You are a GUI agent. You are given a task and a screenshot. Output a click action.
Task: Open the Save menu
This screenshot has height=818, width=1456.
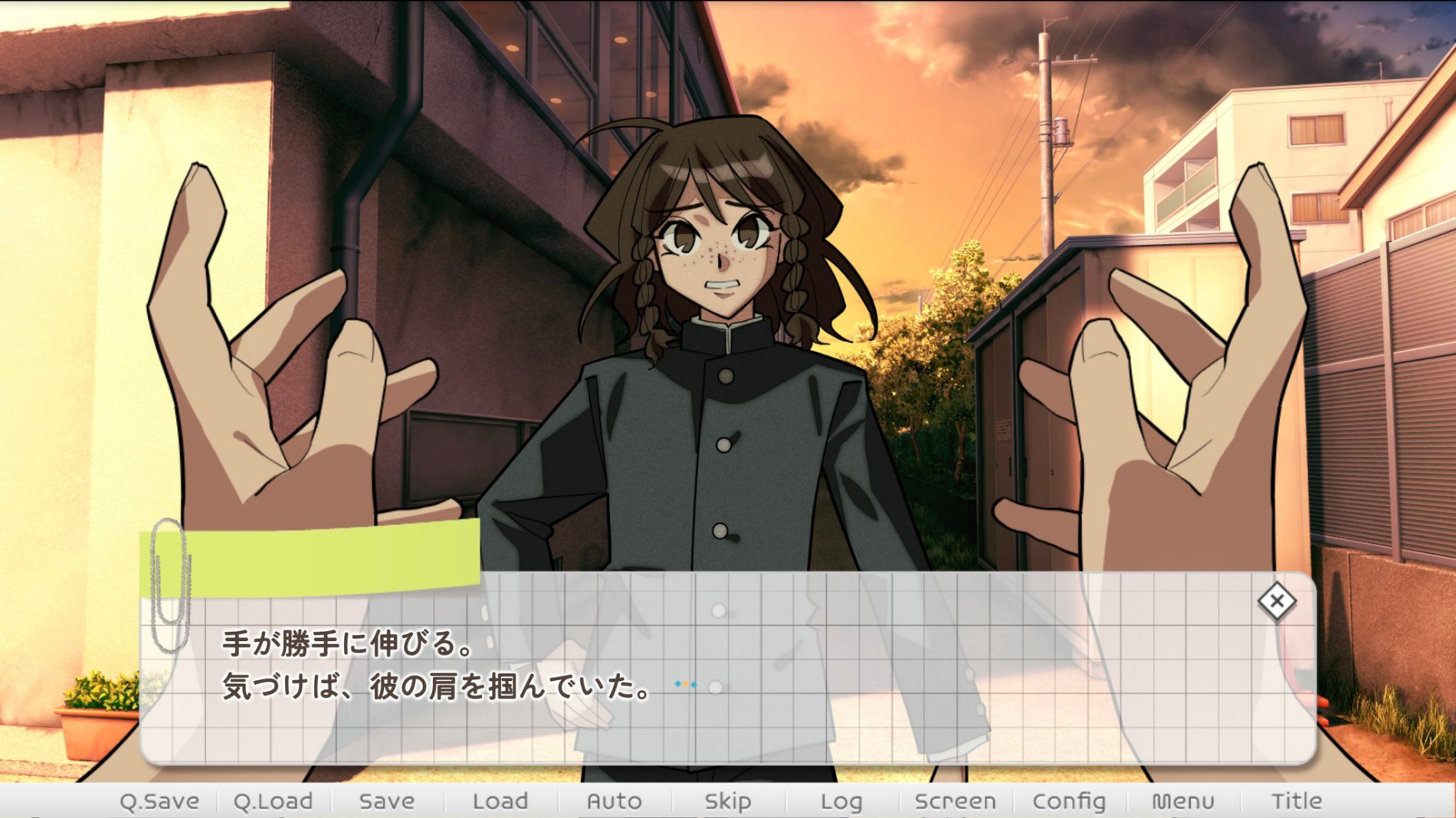pos(386,801)
